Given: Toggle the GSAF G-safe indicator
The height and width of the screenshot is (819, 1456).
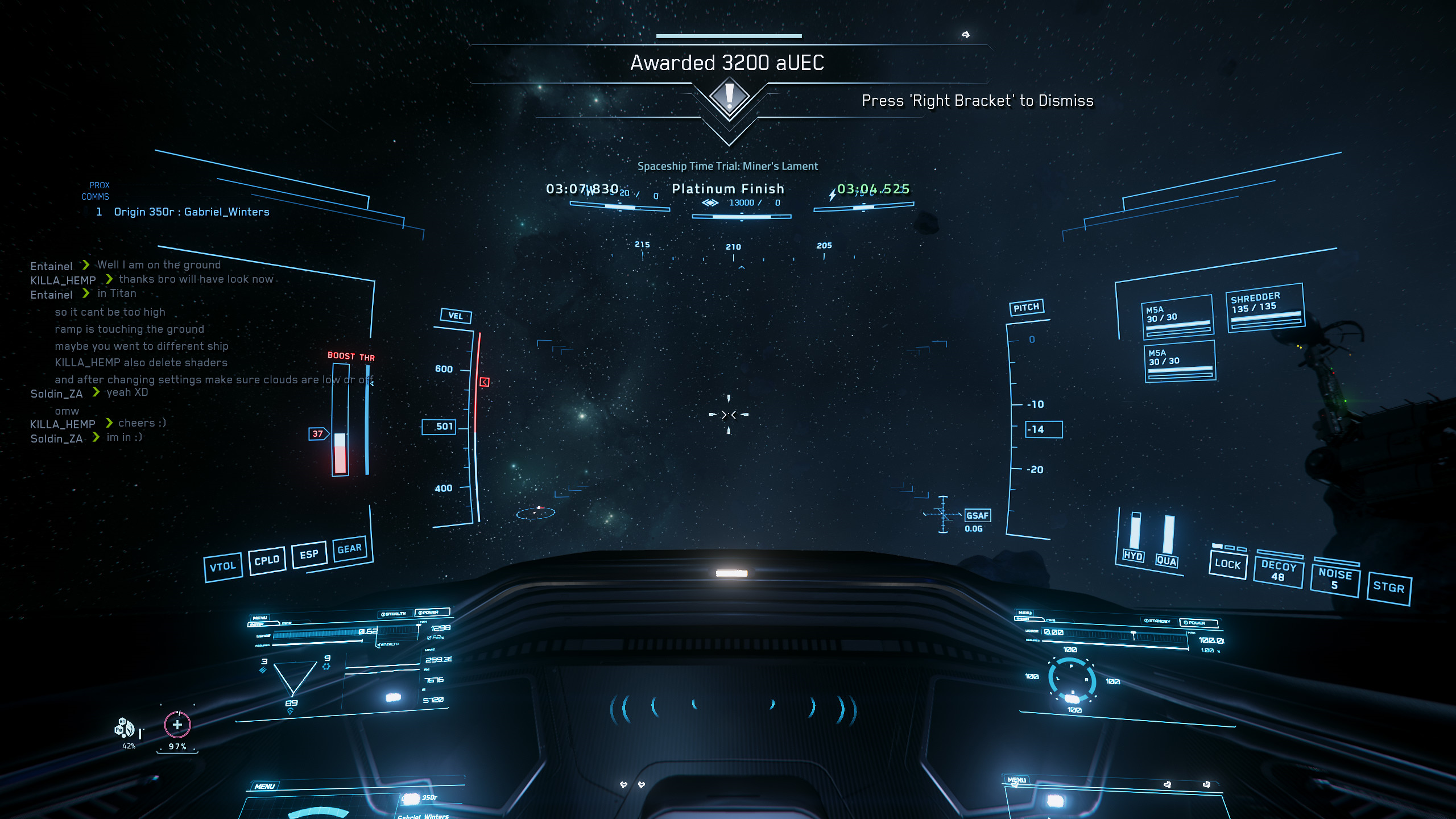Looking at the screenshot, I should [977, 516].
